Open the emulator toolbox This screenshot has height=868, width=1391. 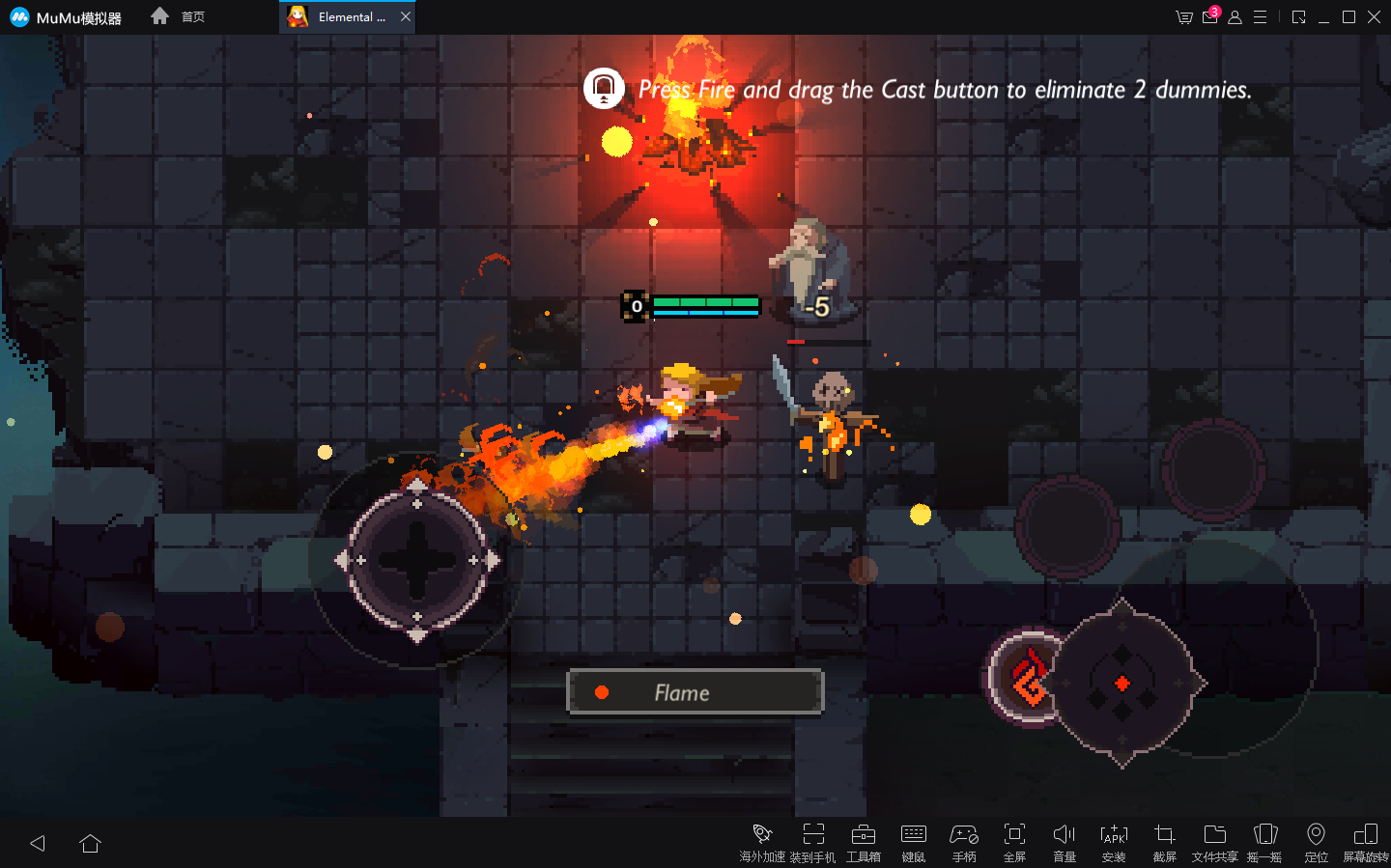[863, 841]
